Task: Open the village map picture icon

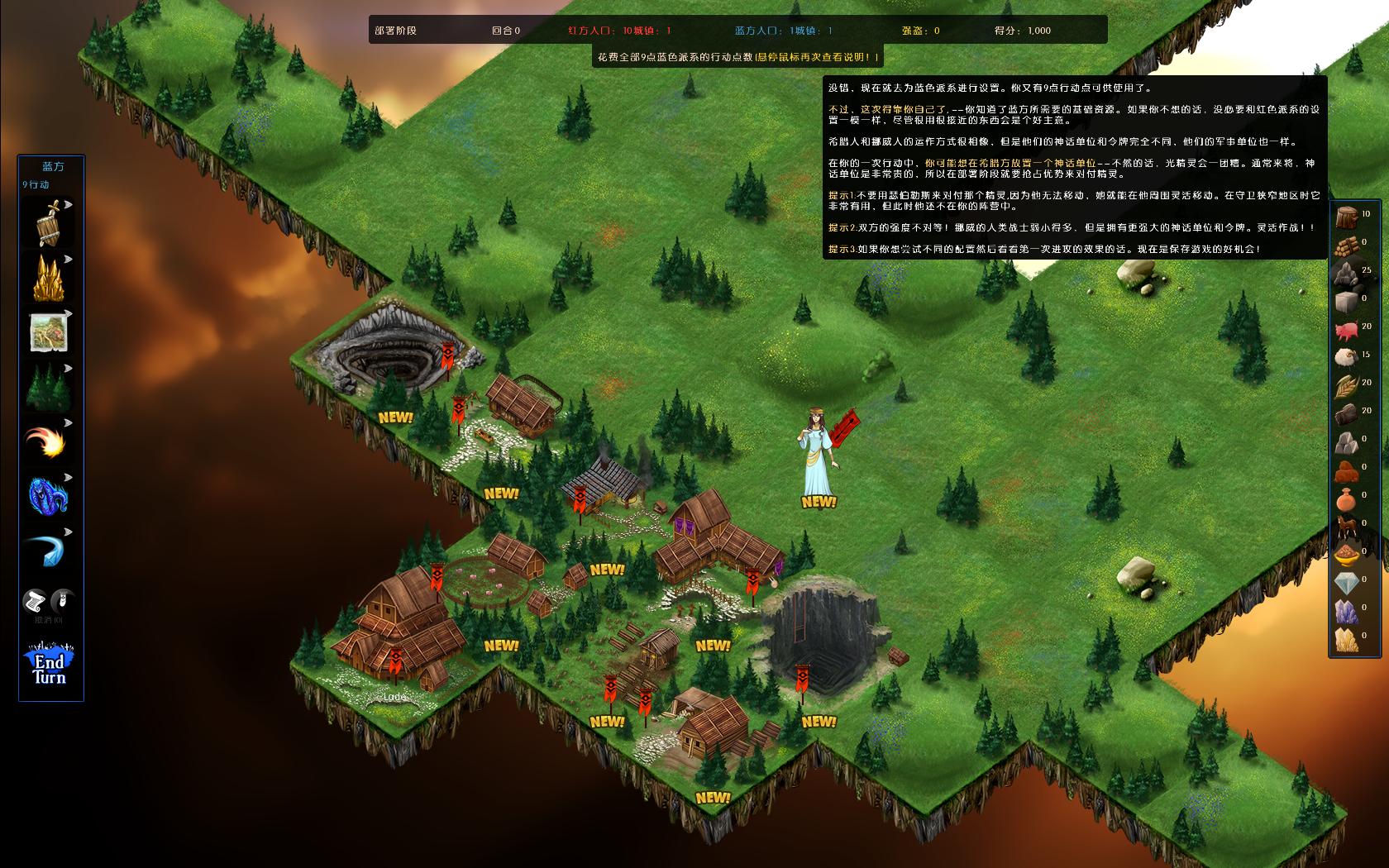Action: coord(49,332)
